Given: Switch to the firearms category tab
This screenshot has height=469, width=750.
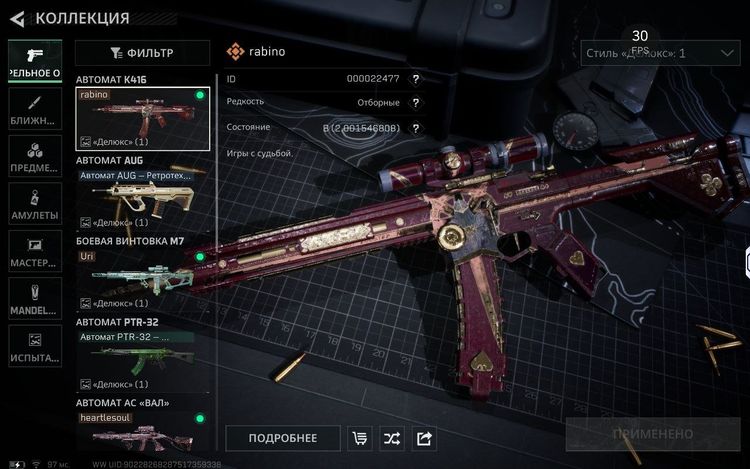Looking at the screenshot, I should click(35, 61).
